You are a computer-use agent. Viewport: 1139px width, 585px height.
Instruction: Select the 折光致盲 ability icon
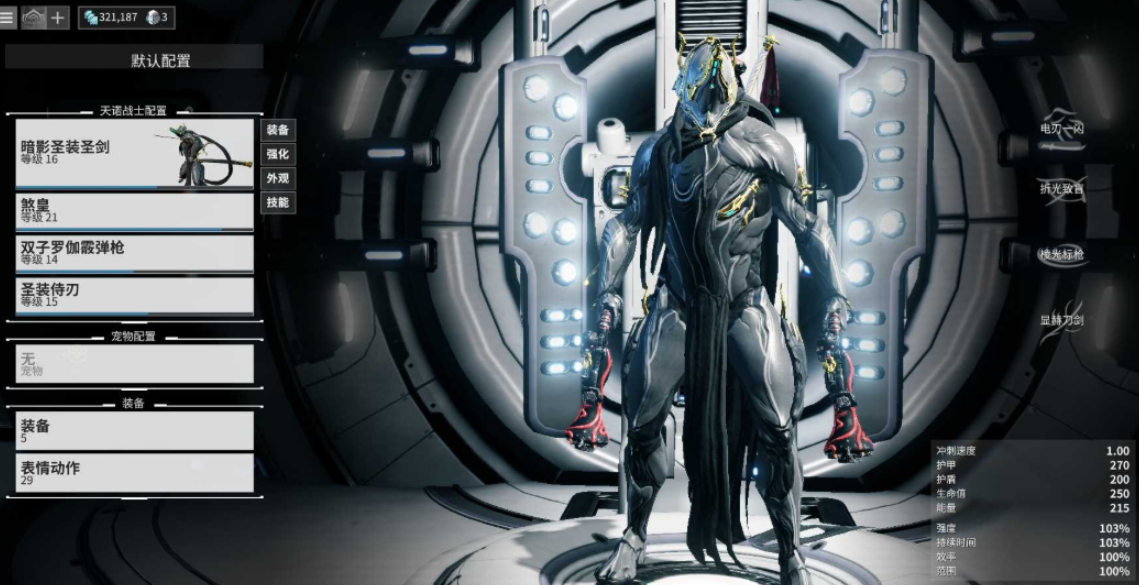(x=1061, y=189)
